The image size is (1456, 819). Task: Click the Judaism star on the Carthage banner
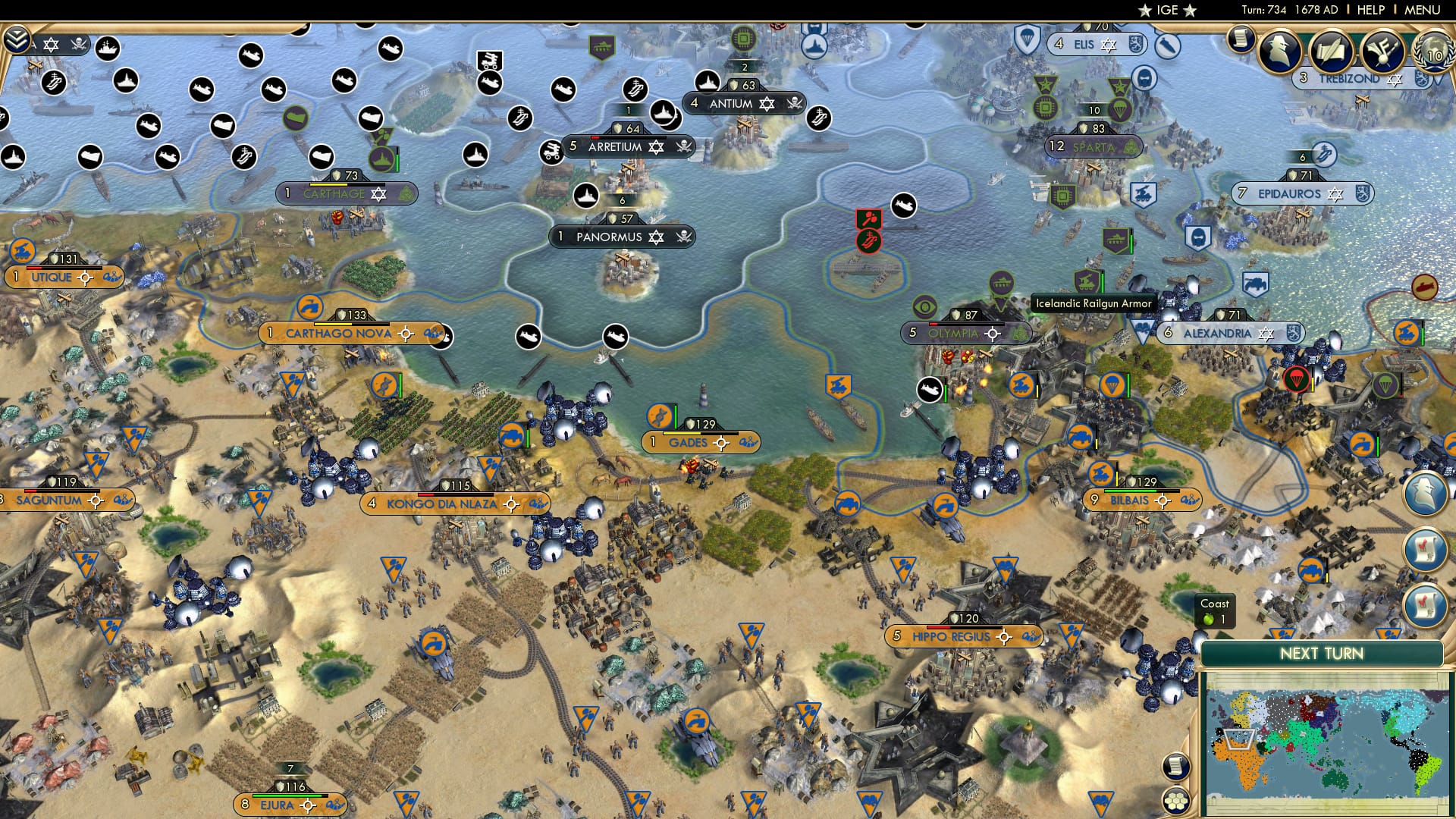(x=378, y=196)
